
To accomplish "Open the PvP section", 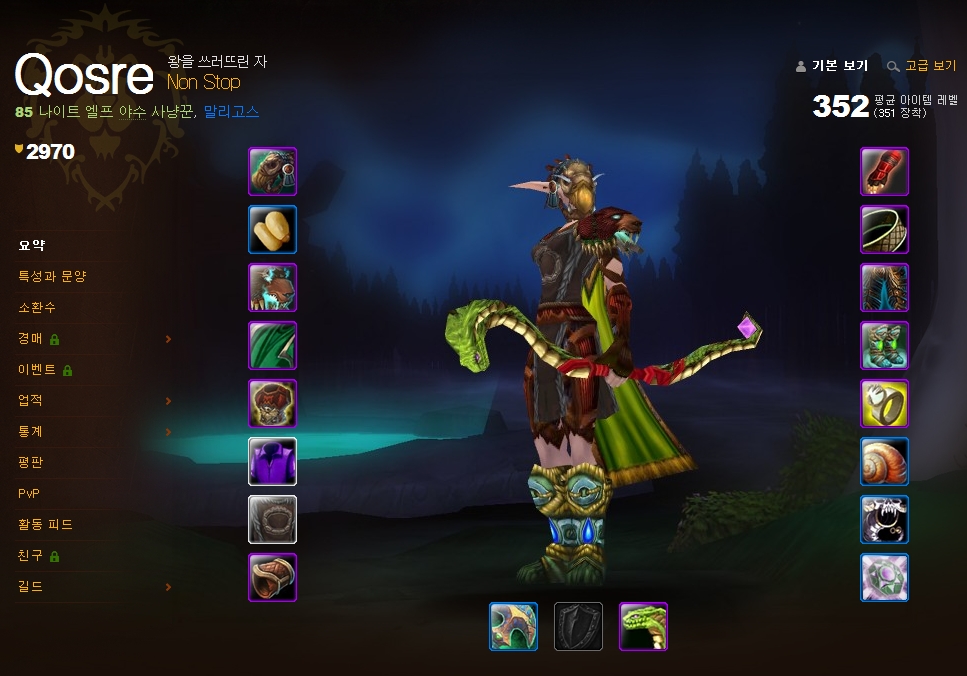I will [x=29, y=493].
